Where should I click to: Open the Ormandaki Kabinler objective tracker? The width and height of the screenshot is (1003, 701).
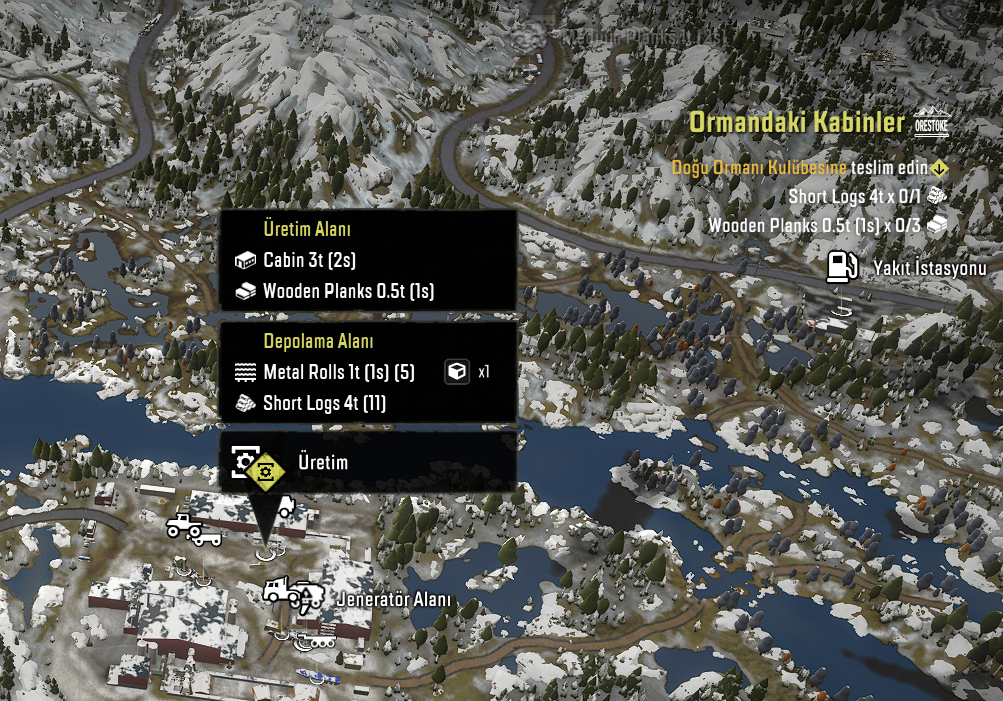click(794, 124)
